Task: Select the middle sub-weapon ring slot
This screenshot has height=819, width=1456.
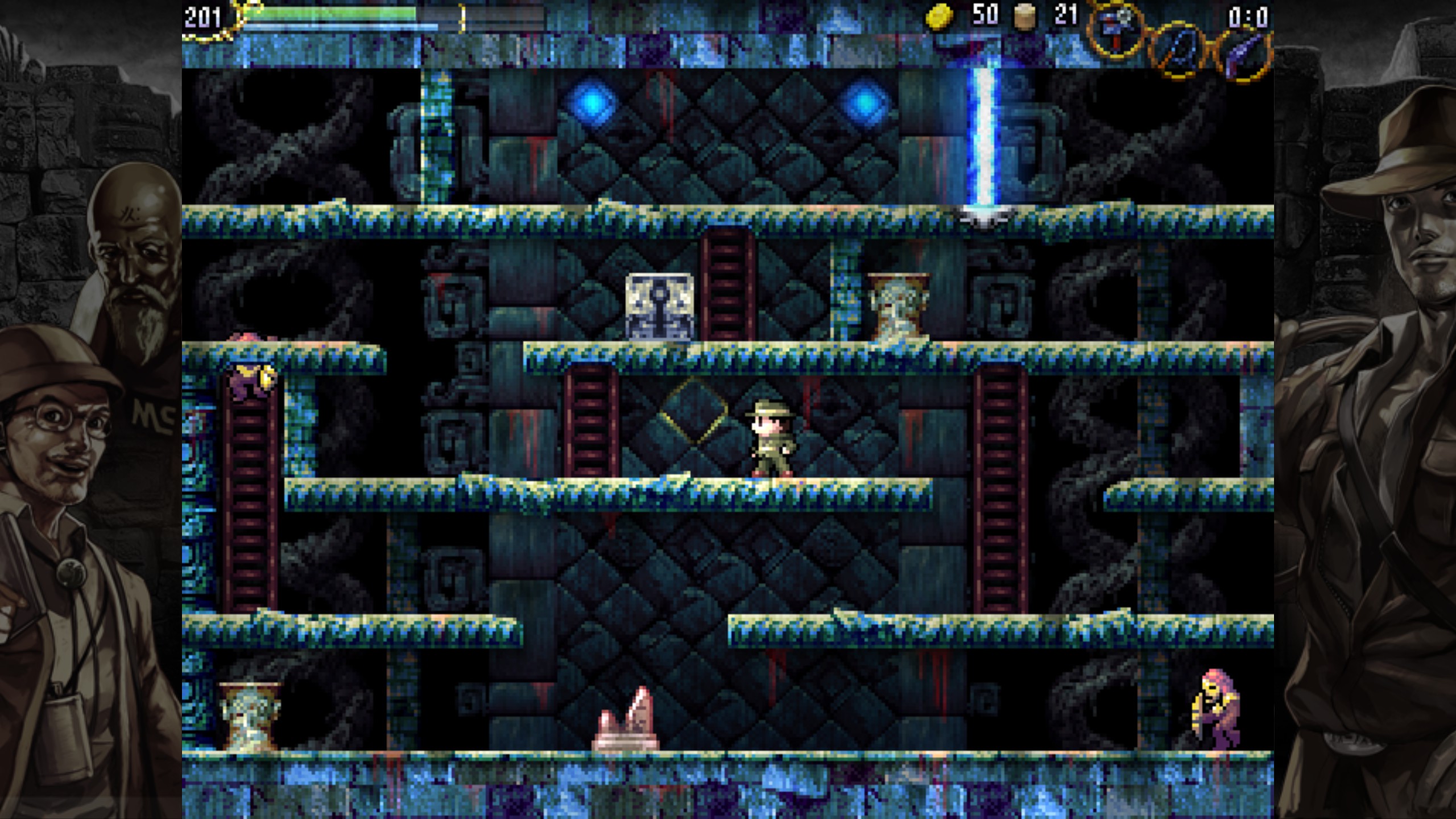Action: coord(1177,50)
